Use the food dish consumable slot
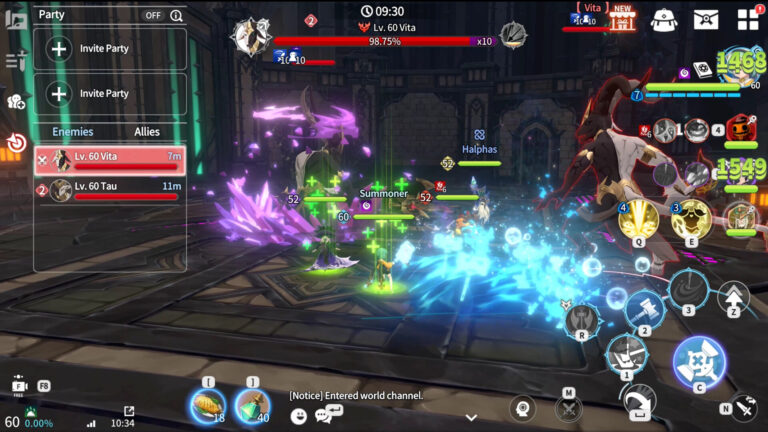Viewport: 768px width, 432px height. coord(207,405)
